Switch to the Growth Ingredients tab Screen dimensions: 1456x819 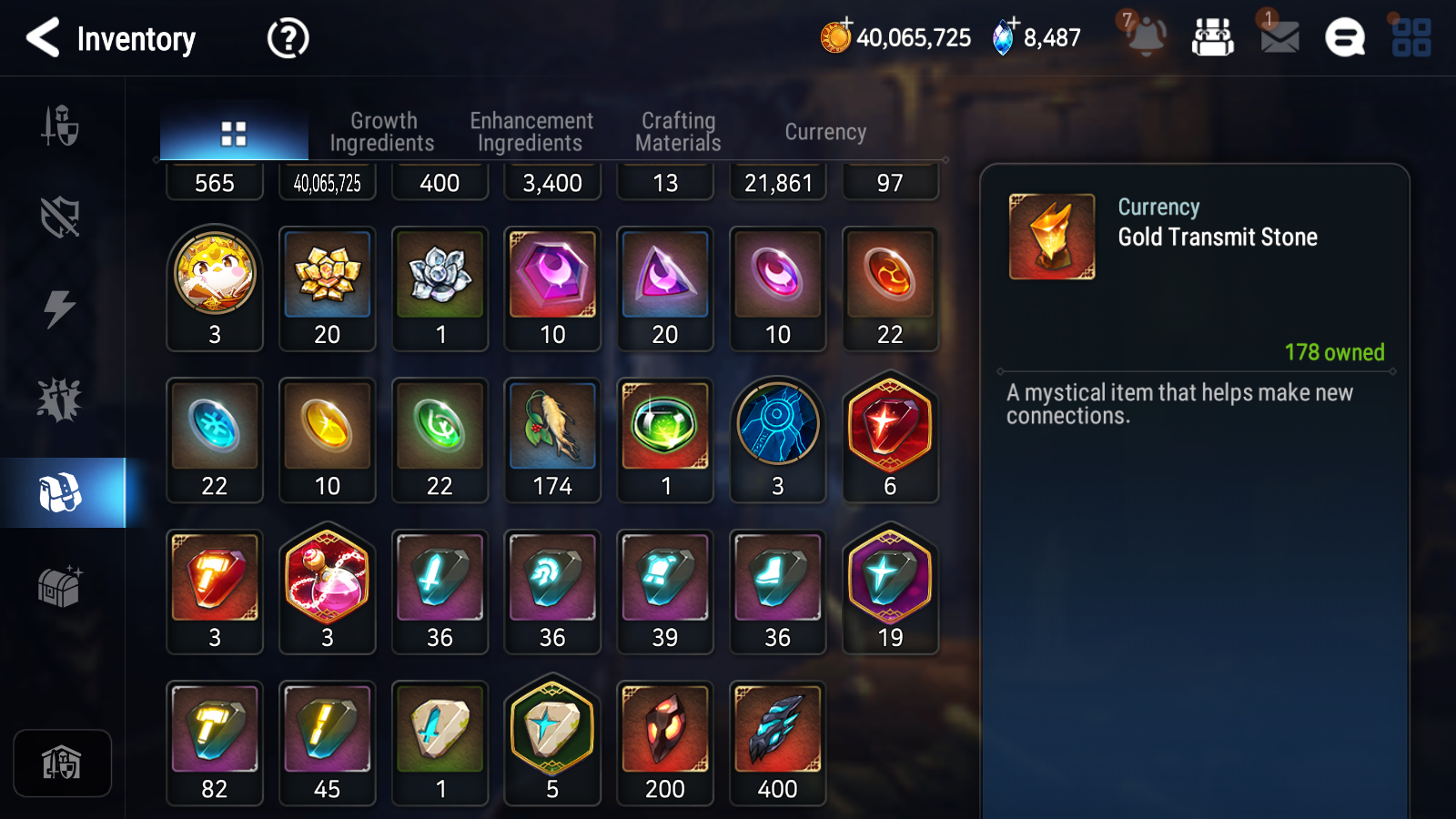[x=382, y=132]
